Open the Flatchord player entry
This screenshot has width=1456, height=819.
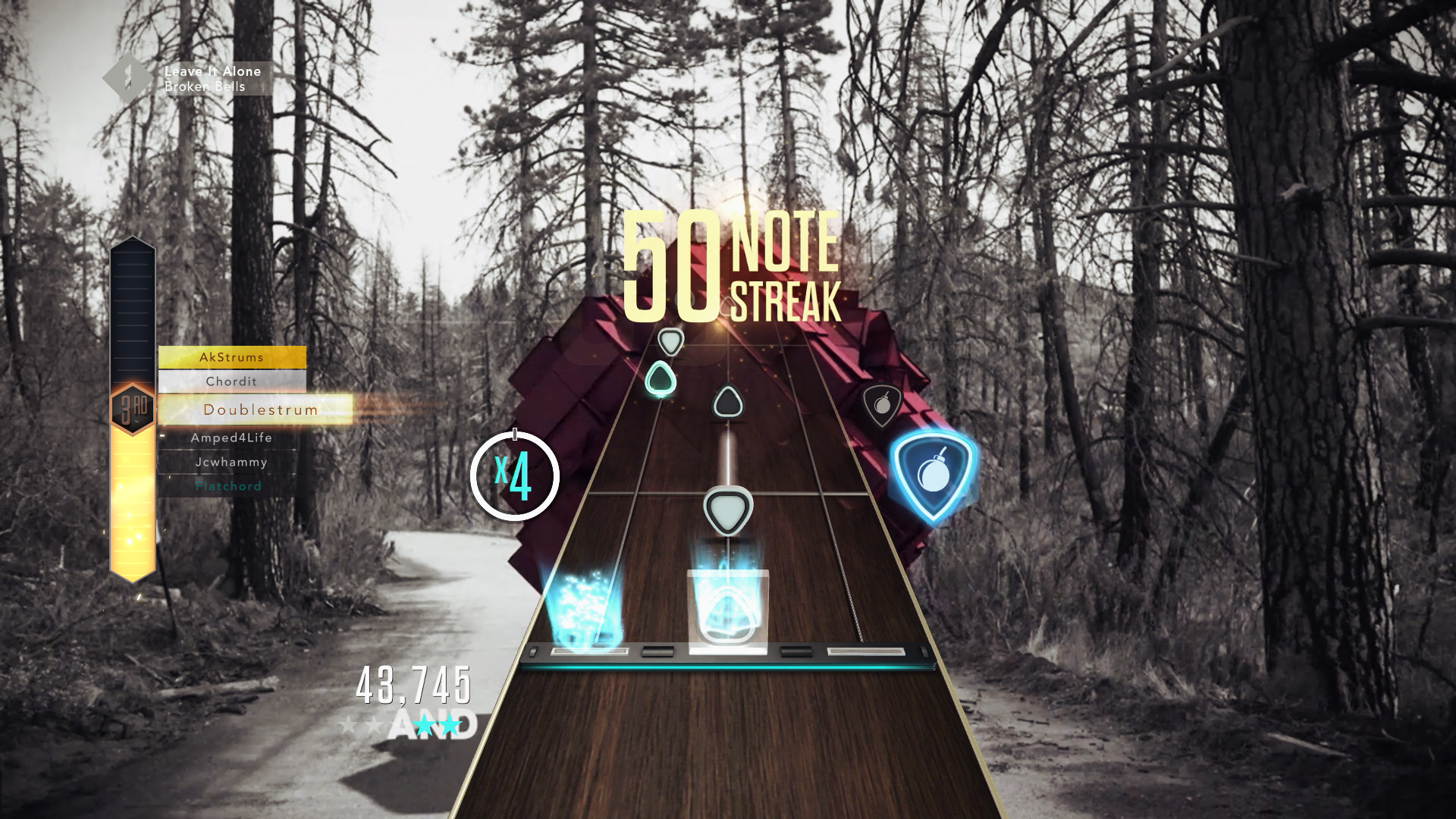pos(227,486)
